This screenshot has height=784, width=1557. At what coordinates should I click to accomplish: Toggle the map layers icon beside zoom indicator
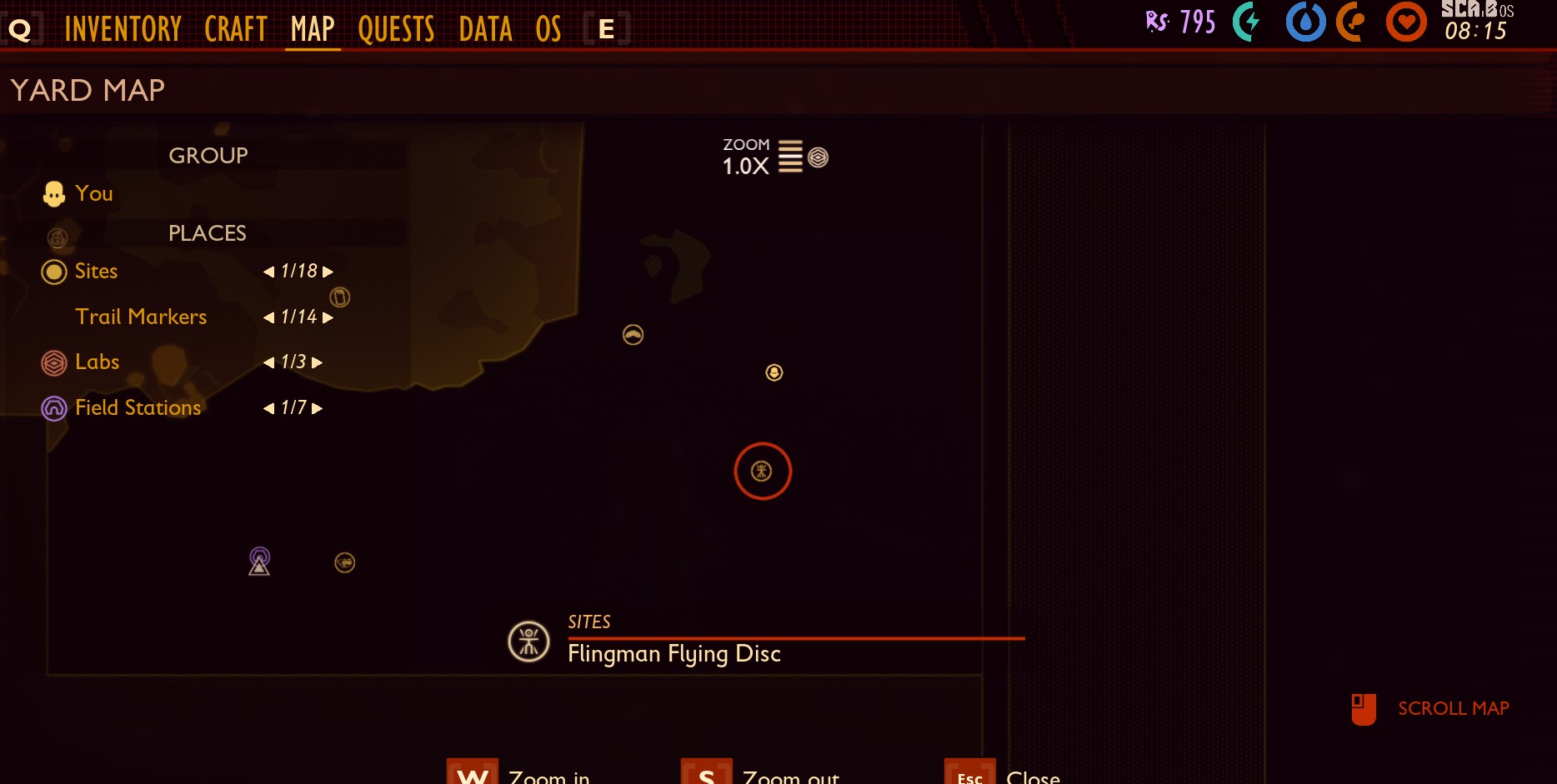click(818, 157)
